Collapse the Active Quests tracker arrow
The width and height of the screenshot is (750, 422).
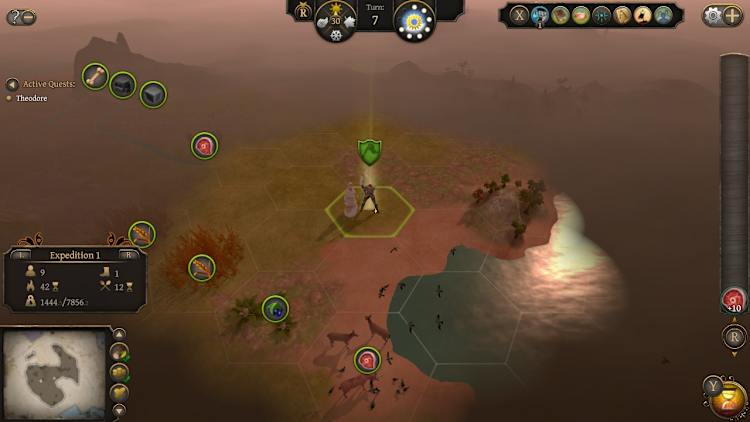click(12, 85)
